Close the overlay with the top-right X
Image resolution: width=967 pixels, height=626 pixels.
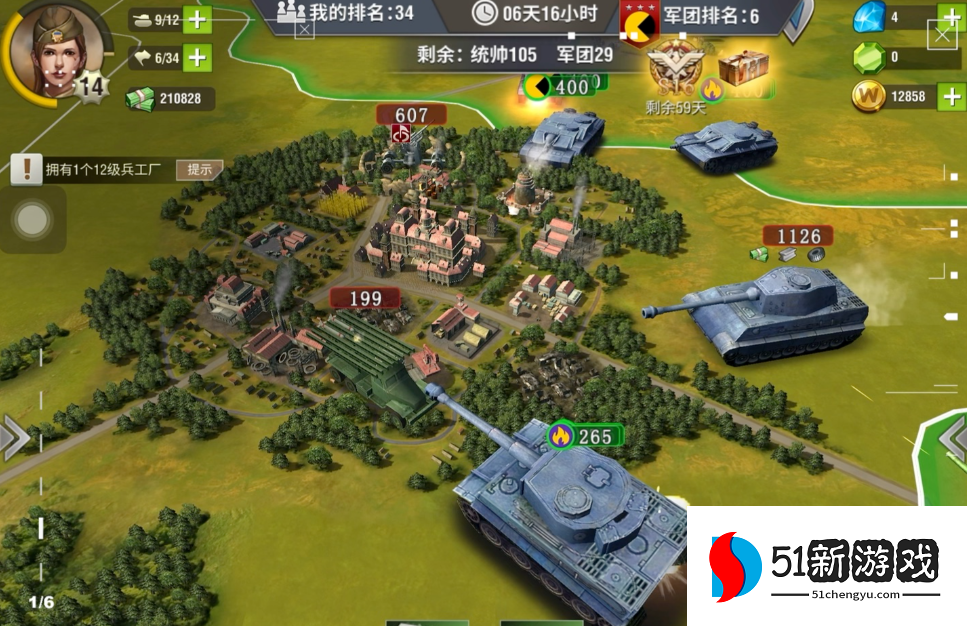click(x=942, y=36)
